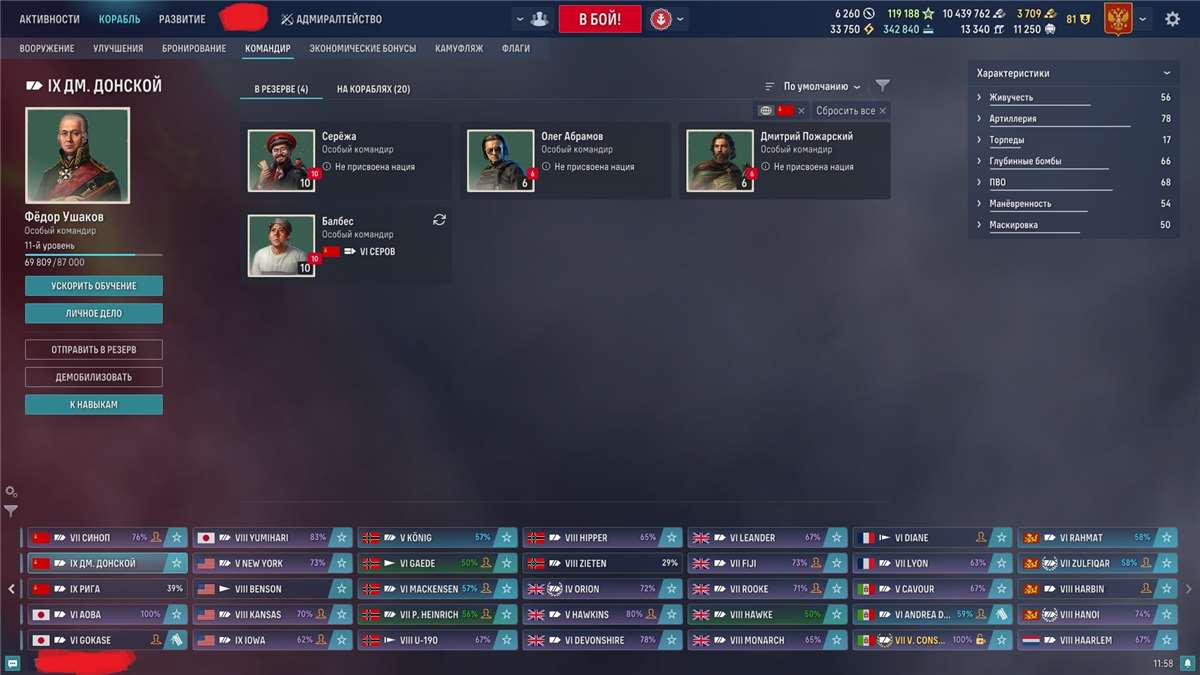The height and width of the screenshot is (675, 1200).
Task: Go to Адмиралтейство
Action: (331, 19)
